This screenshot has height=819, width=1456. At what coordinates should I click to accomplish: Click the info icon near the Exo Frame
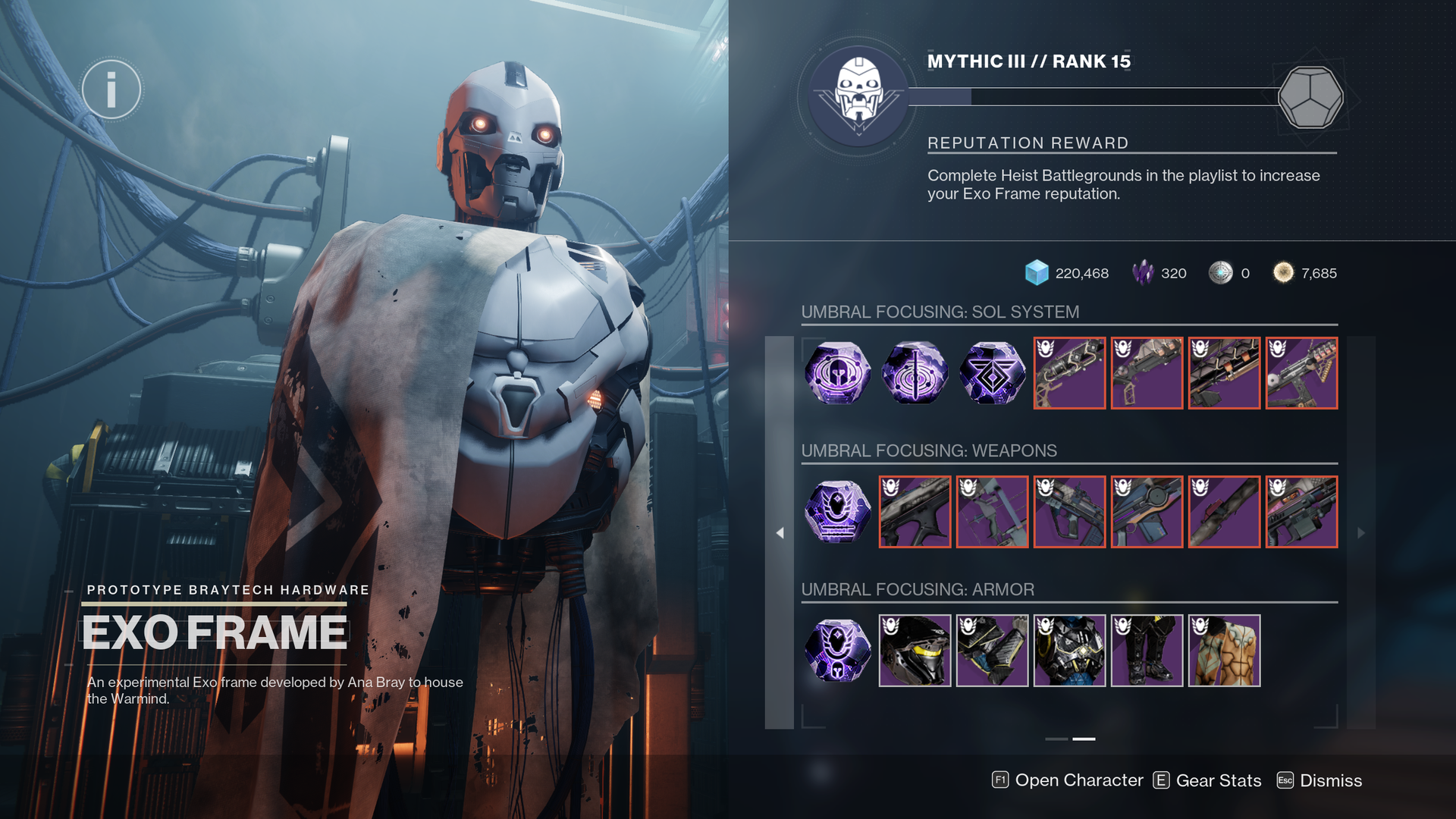click(112, 89)
